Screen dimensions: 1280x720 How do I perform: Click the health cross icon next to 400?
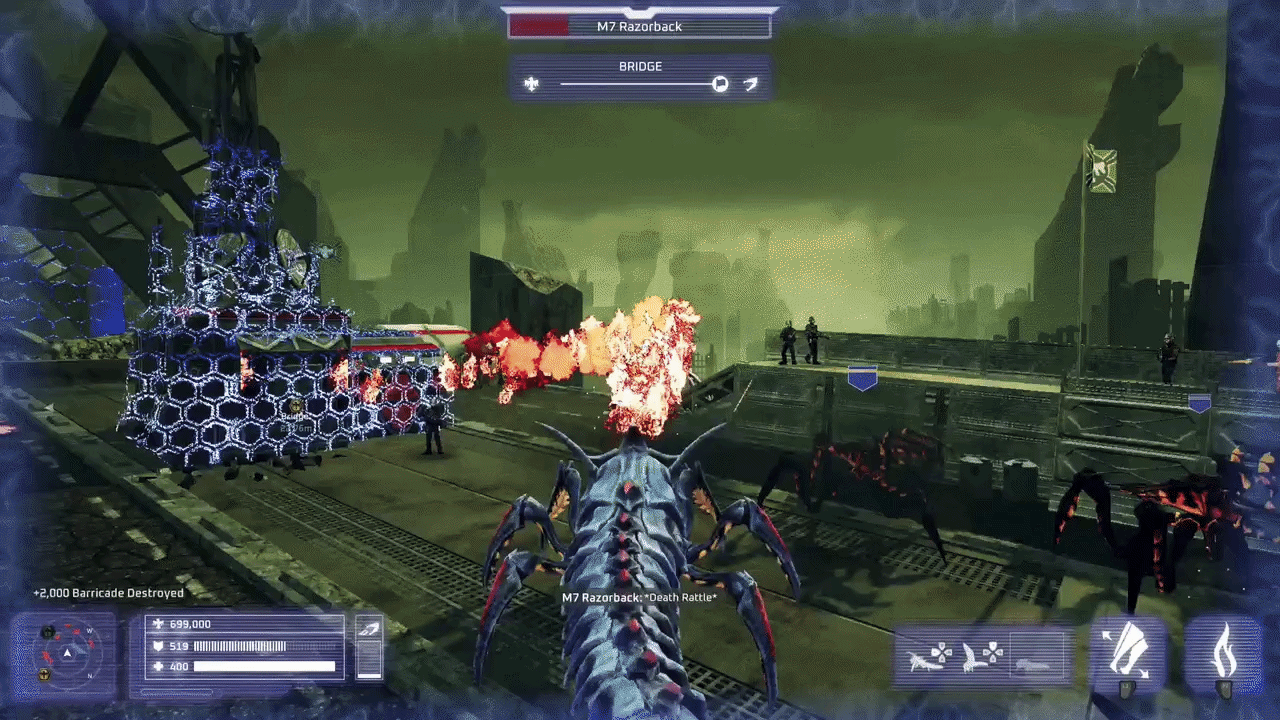pyautogui.click(x=157, y=665)
